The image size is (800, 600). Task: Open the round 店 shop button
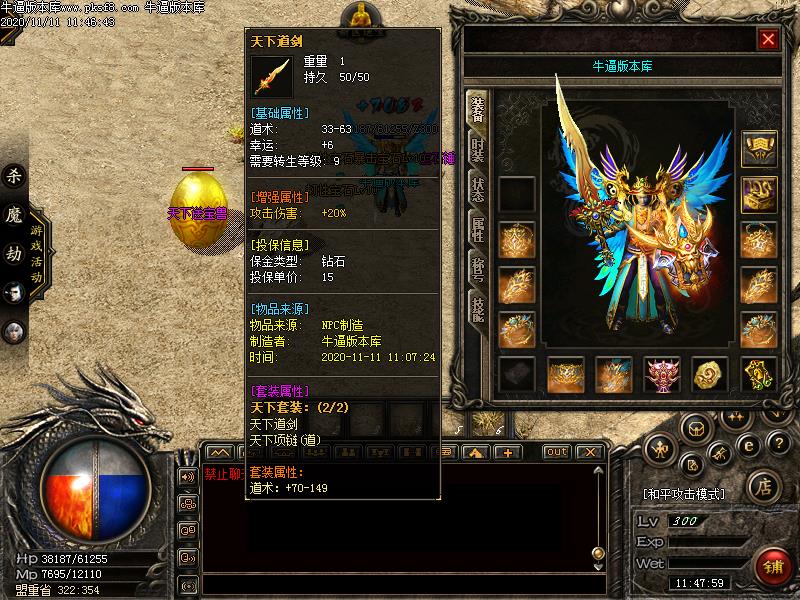click(x=764, y=489)
